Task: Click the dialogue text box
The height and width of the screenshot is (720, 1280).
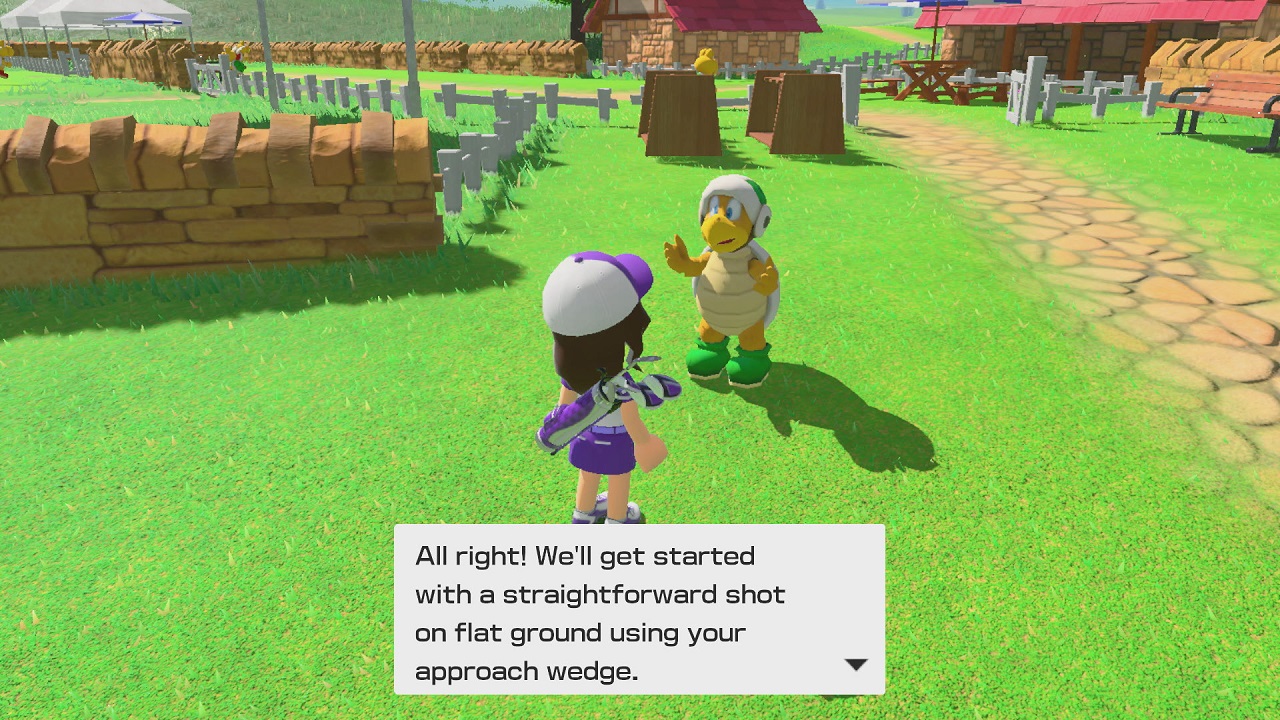Action: (x=640, y=605)
